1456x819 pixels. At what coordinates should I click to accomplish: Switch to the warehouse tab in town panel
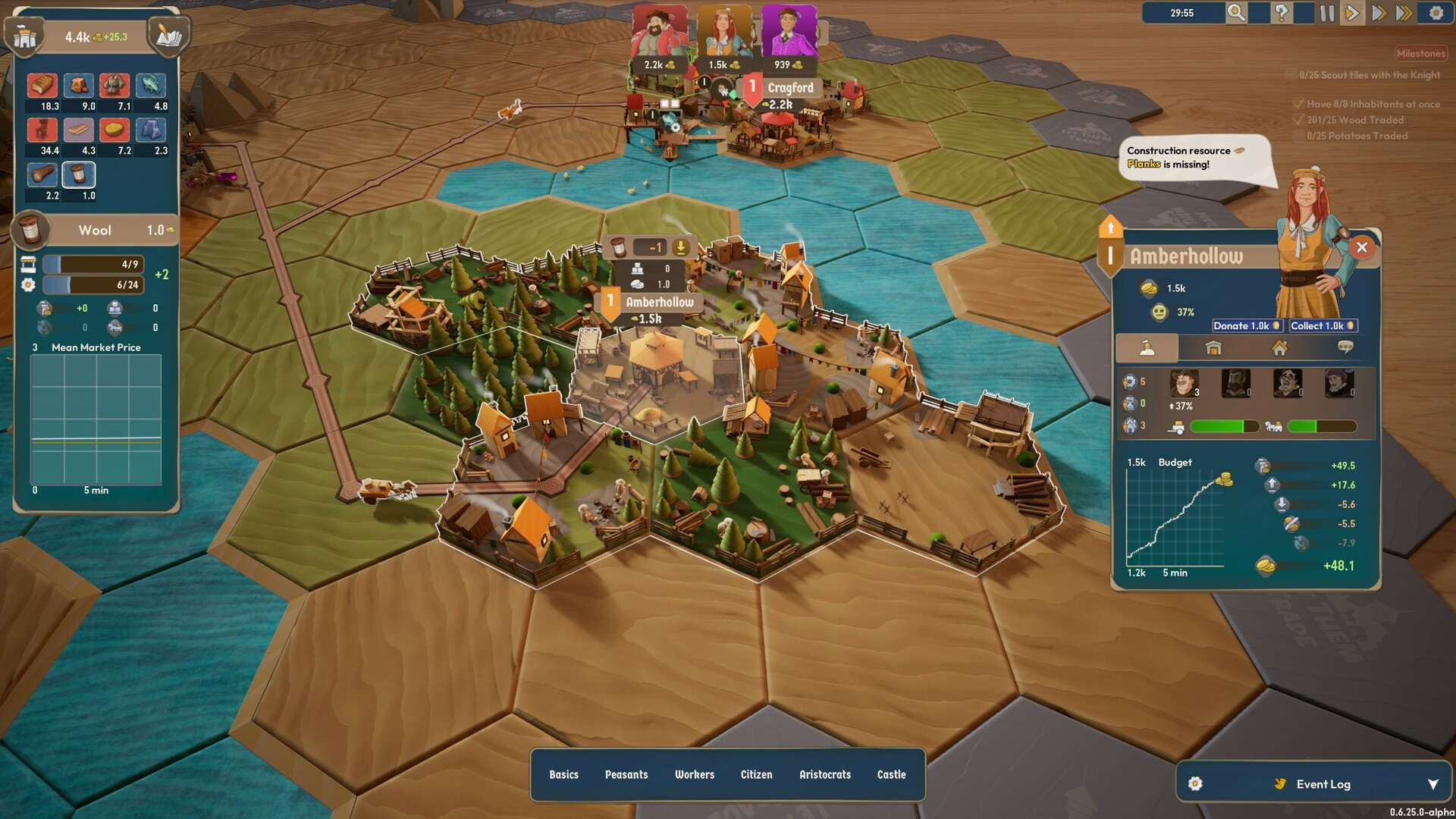(x=1213, y=348)
